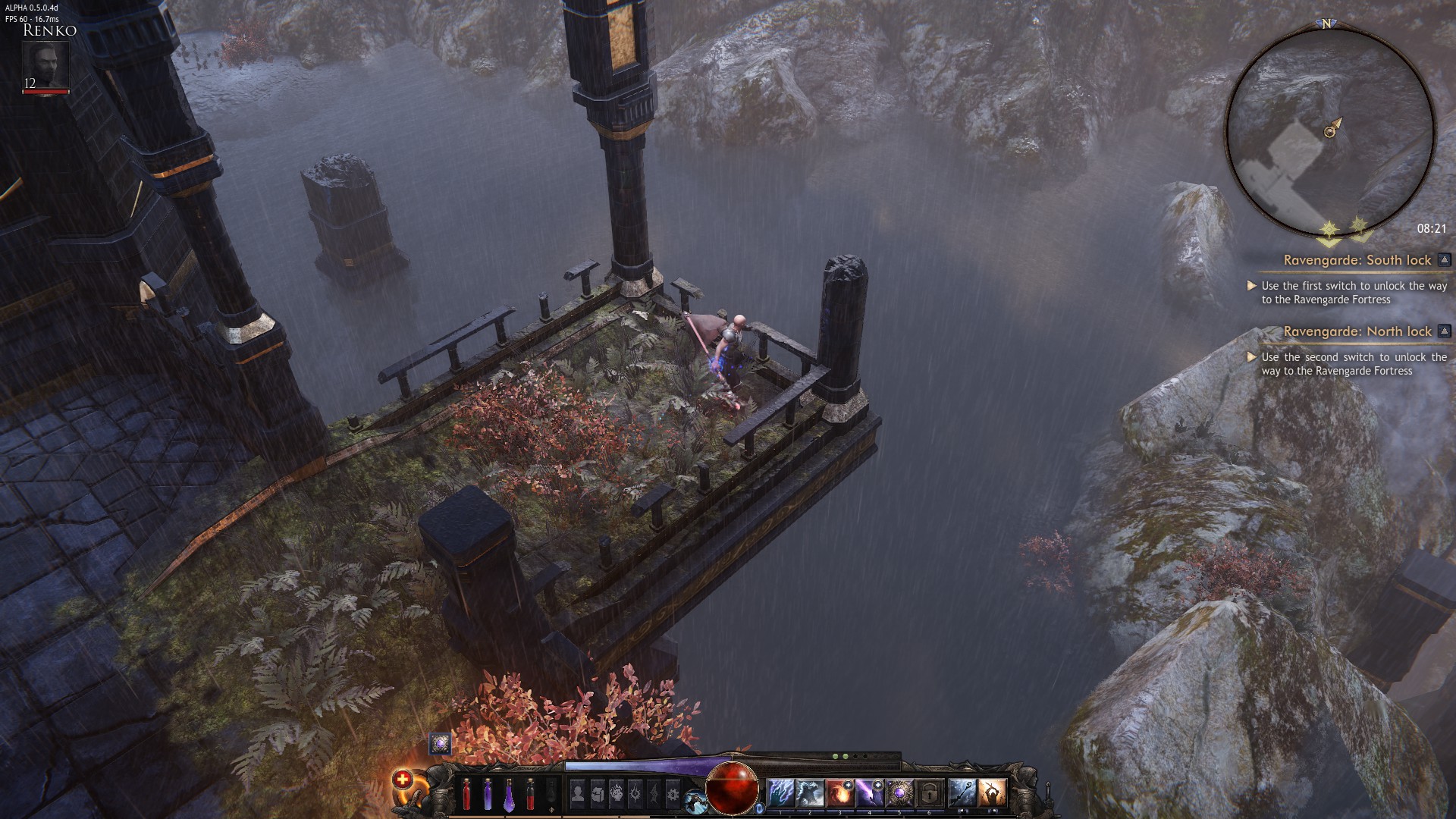
Task: Cast the fire swirl skill
Action: click(x=839, y=793)
